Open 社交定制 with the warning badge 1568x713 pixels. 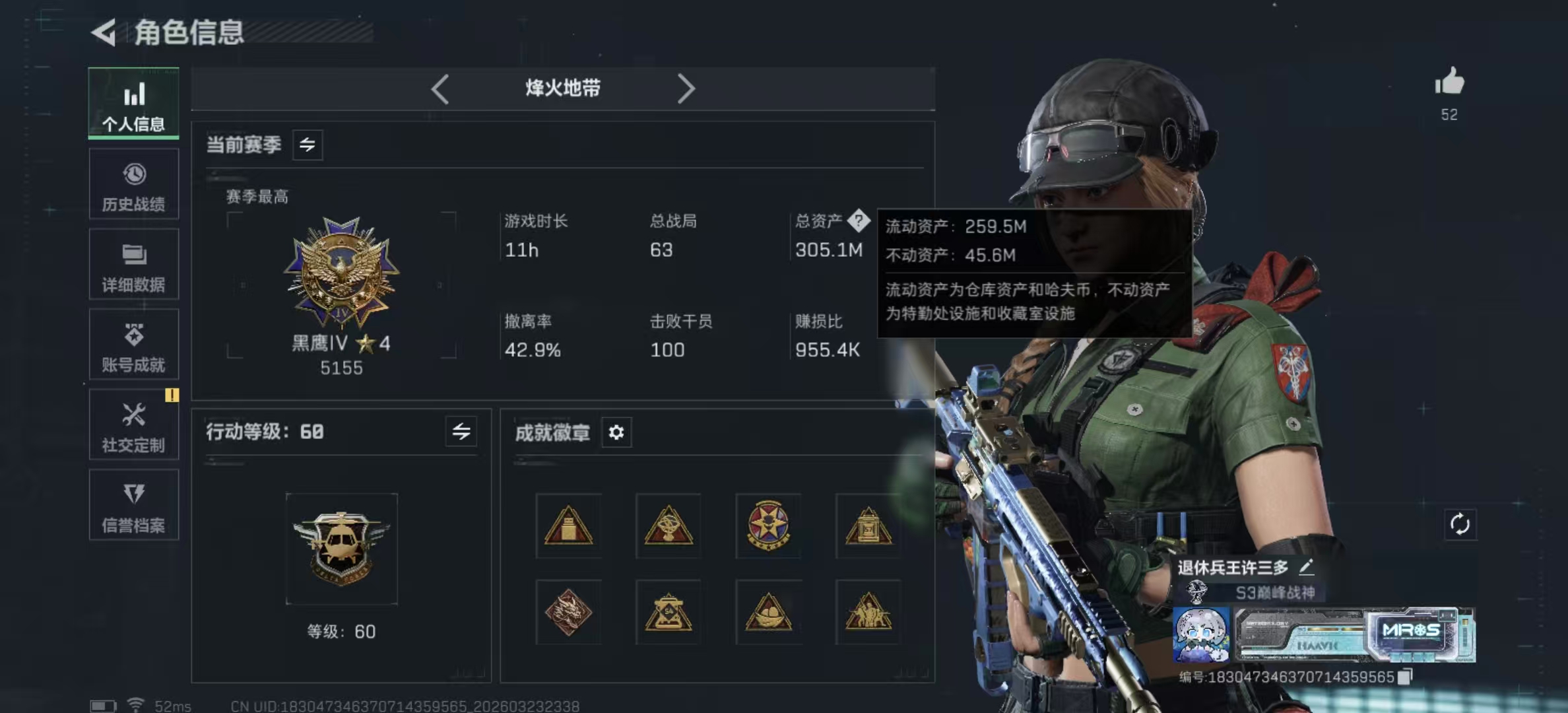(134, 424)
